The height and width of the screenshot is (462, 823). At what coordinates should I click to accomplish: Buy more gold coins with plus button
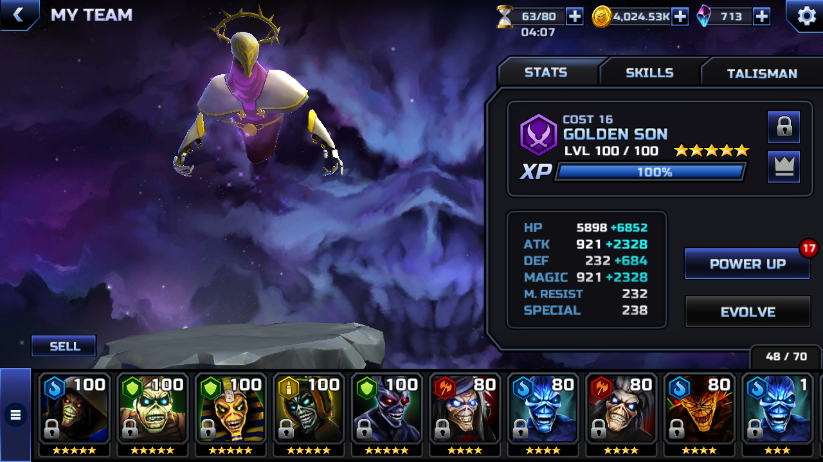click(x=680, y=16)
